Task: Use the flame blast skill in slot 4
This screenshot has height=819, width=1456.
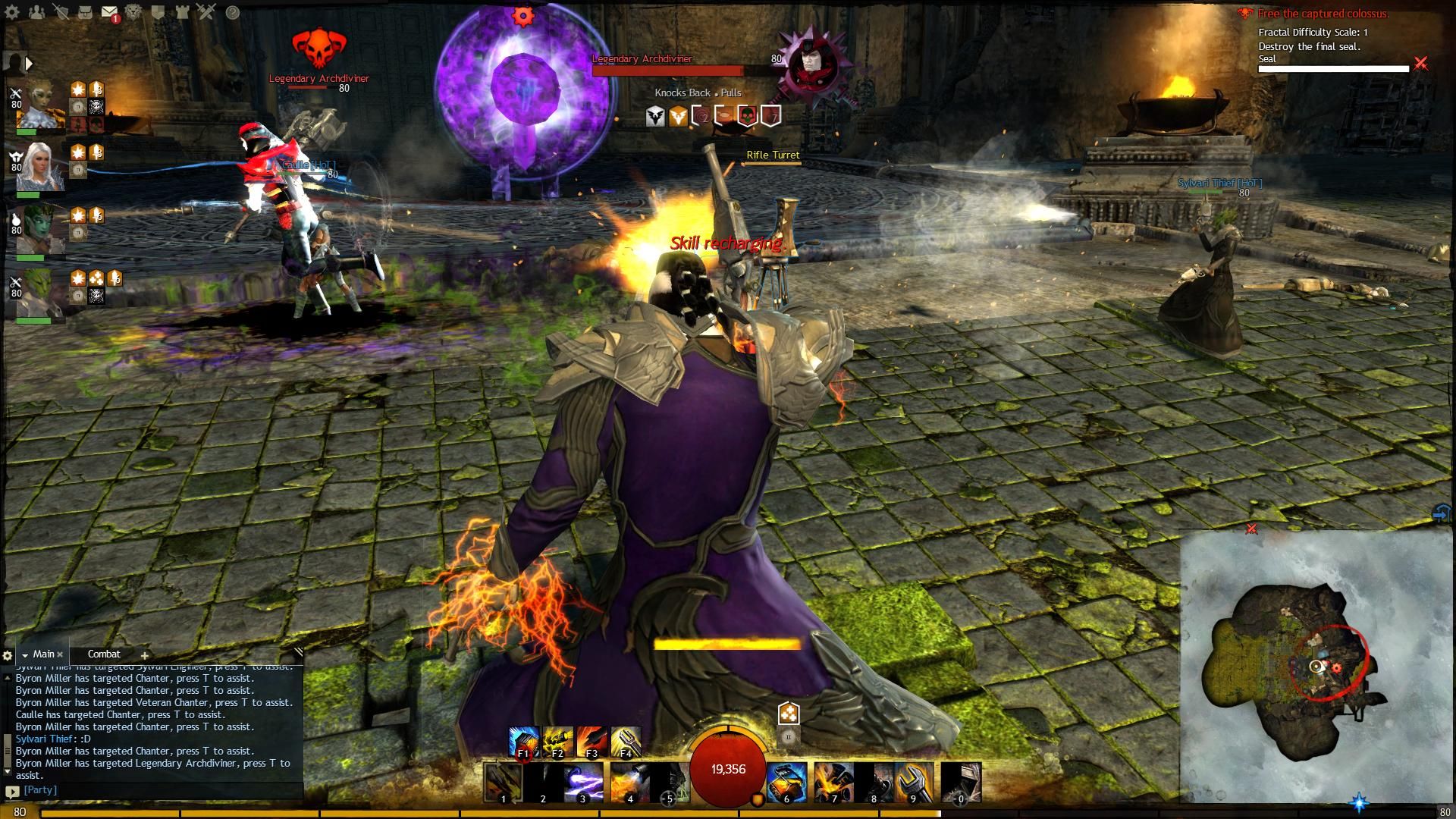Action: click(x=629, y=782)
